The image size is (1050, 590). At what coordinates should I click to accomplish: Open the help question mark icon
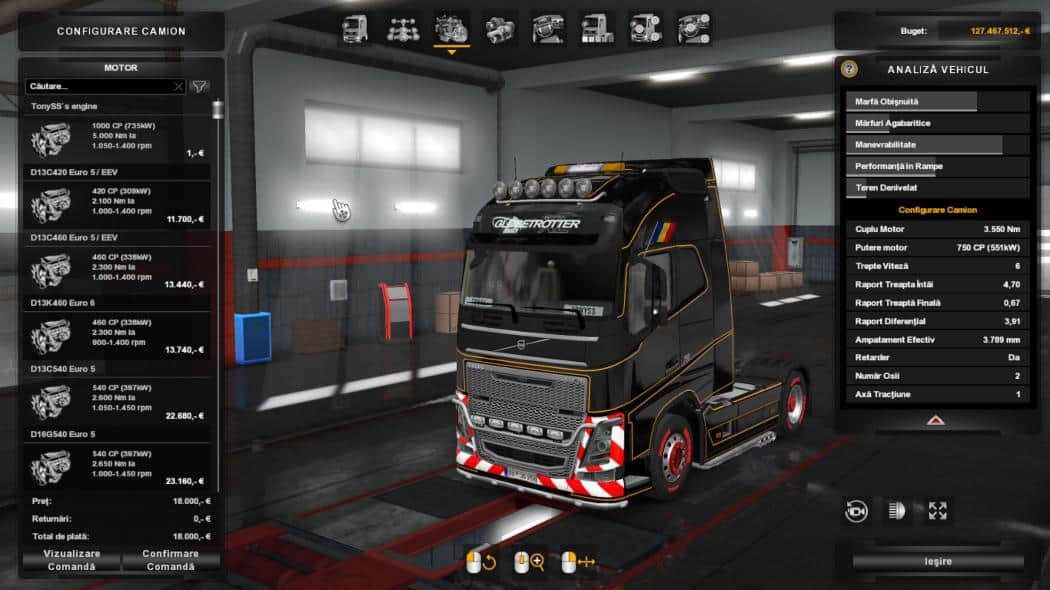(849, 69)
